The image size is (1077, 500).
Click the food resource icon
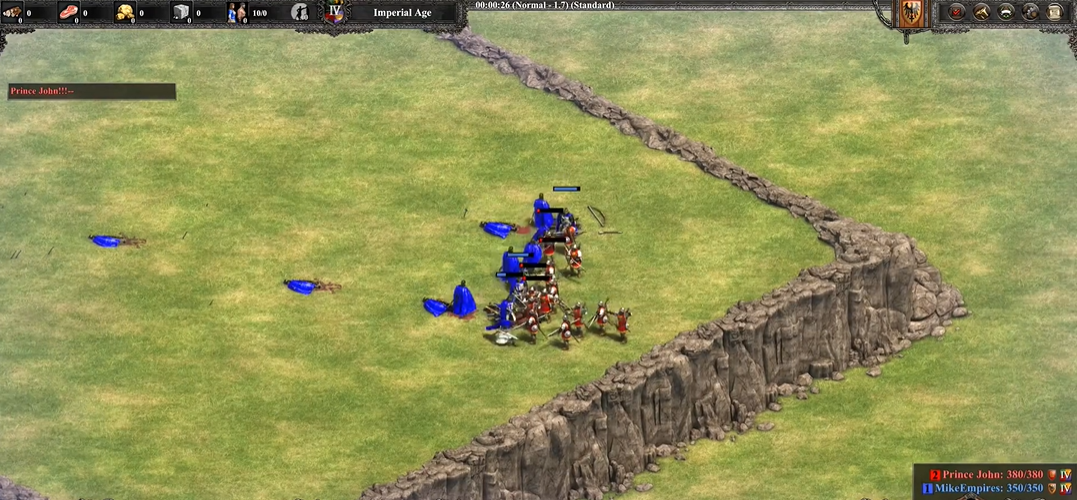coord(69,13)
